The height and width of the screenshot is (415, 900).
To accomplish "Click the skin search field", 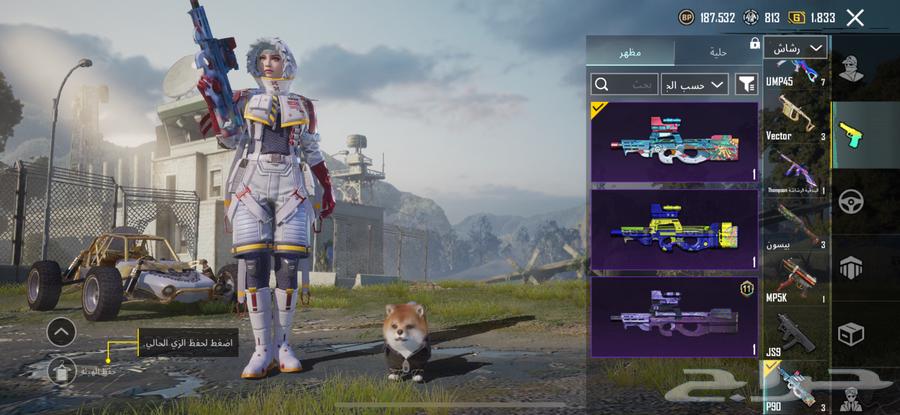I will (x=627, y=85).
